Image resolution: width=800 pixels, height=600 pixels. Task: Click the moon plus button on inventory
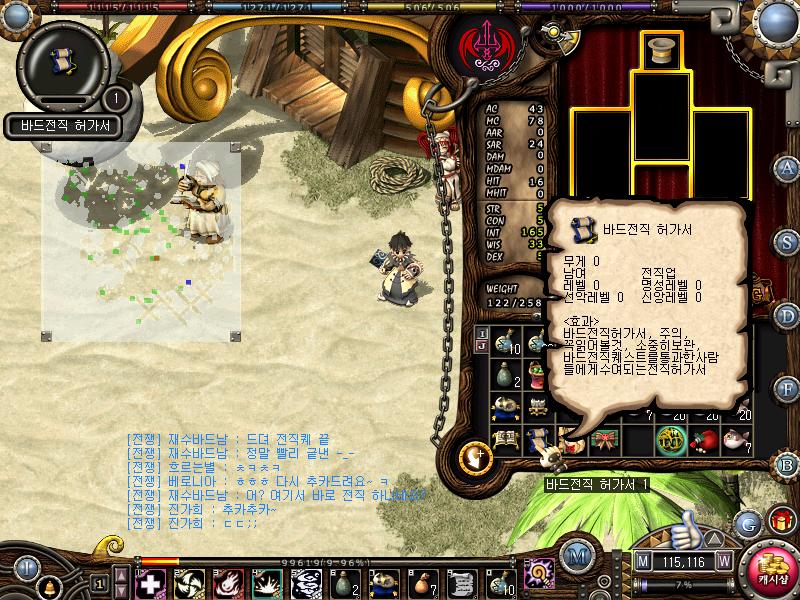point(476,456)
